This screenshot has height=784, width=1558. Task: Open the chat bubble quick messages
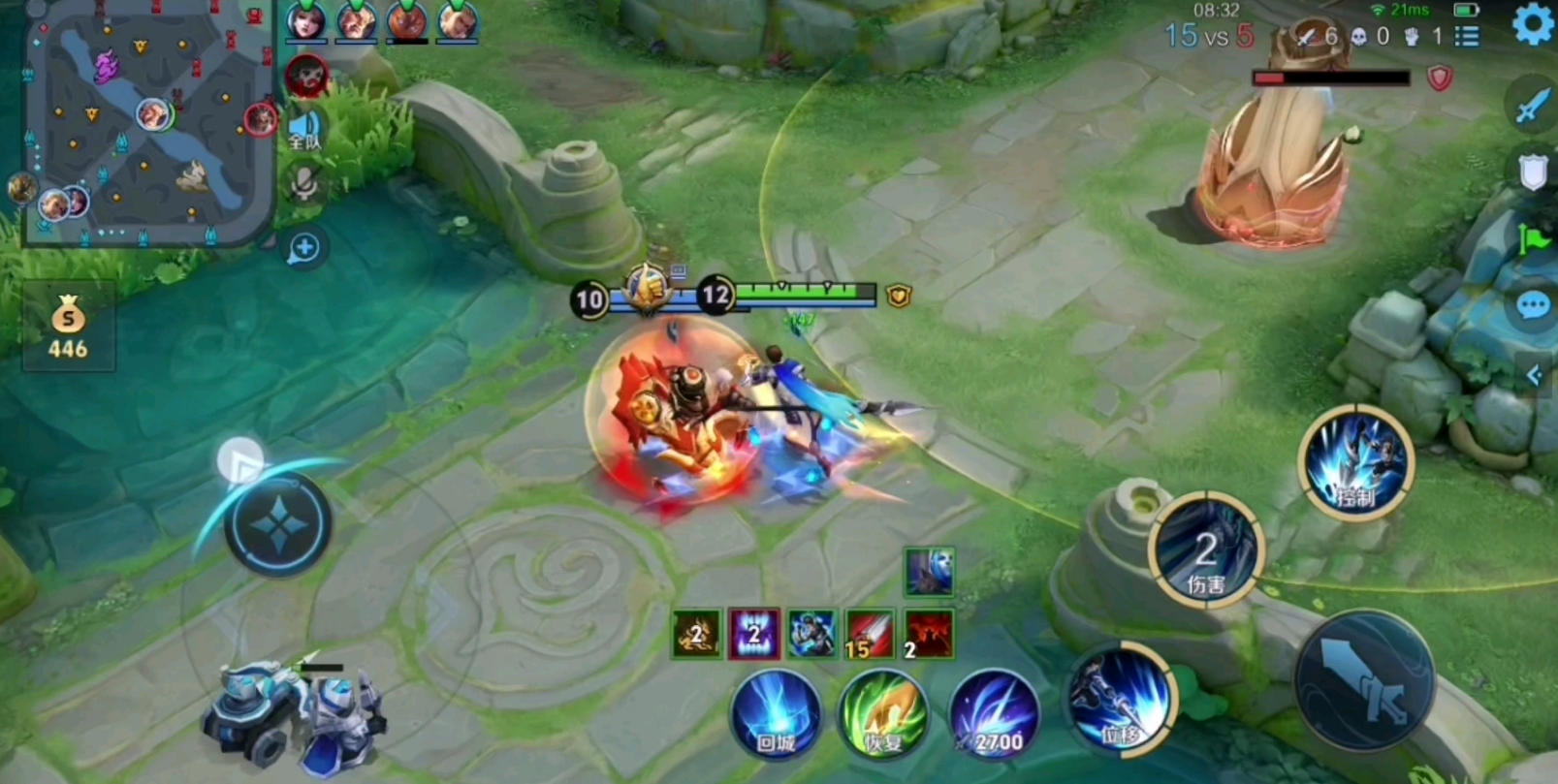tap(1533, 307)
